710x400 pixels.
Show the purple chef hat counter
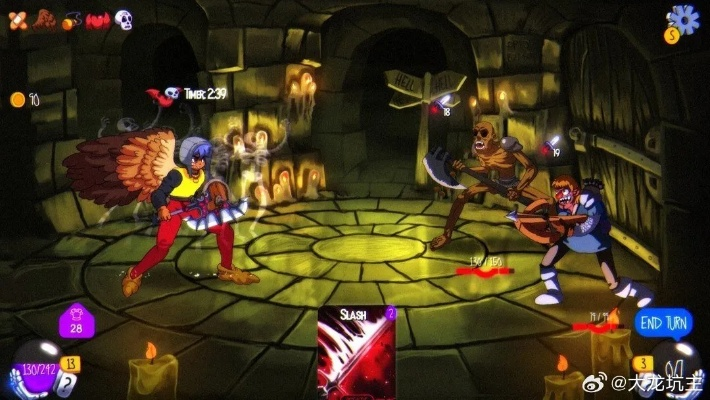pos(76,323)
